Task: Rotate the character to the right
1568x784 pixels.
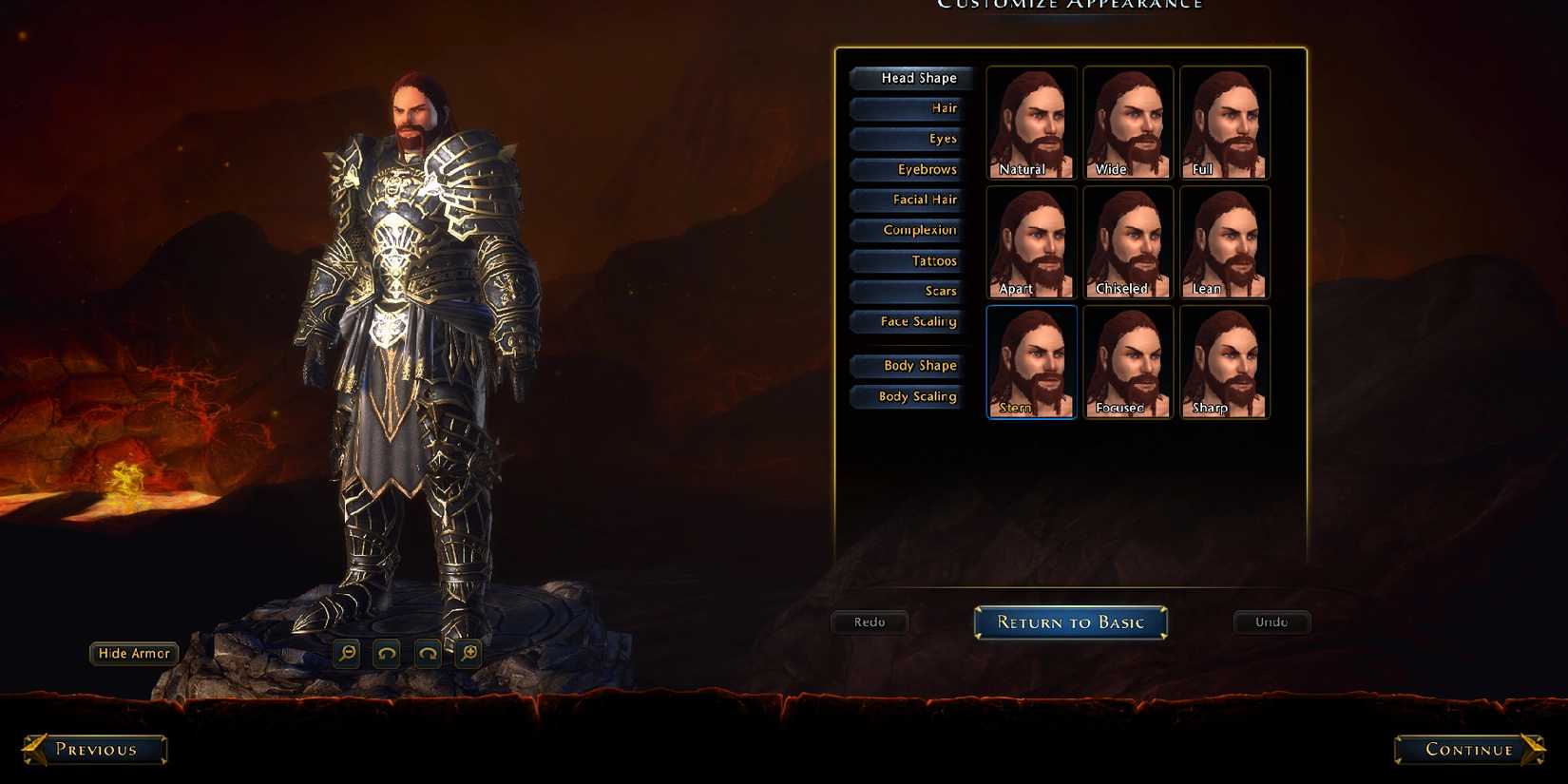Action: 427,654
